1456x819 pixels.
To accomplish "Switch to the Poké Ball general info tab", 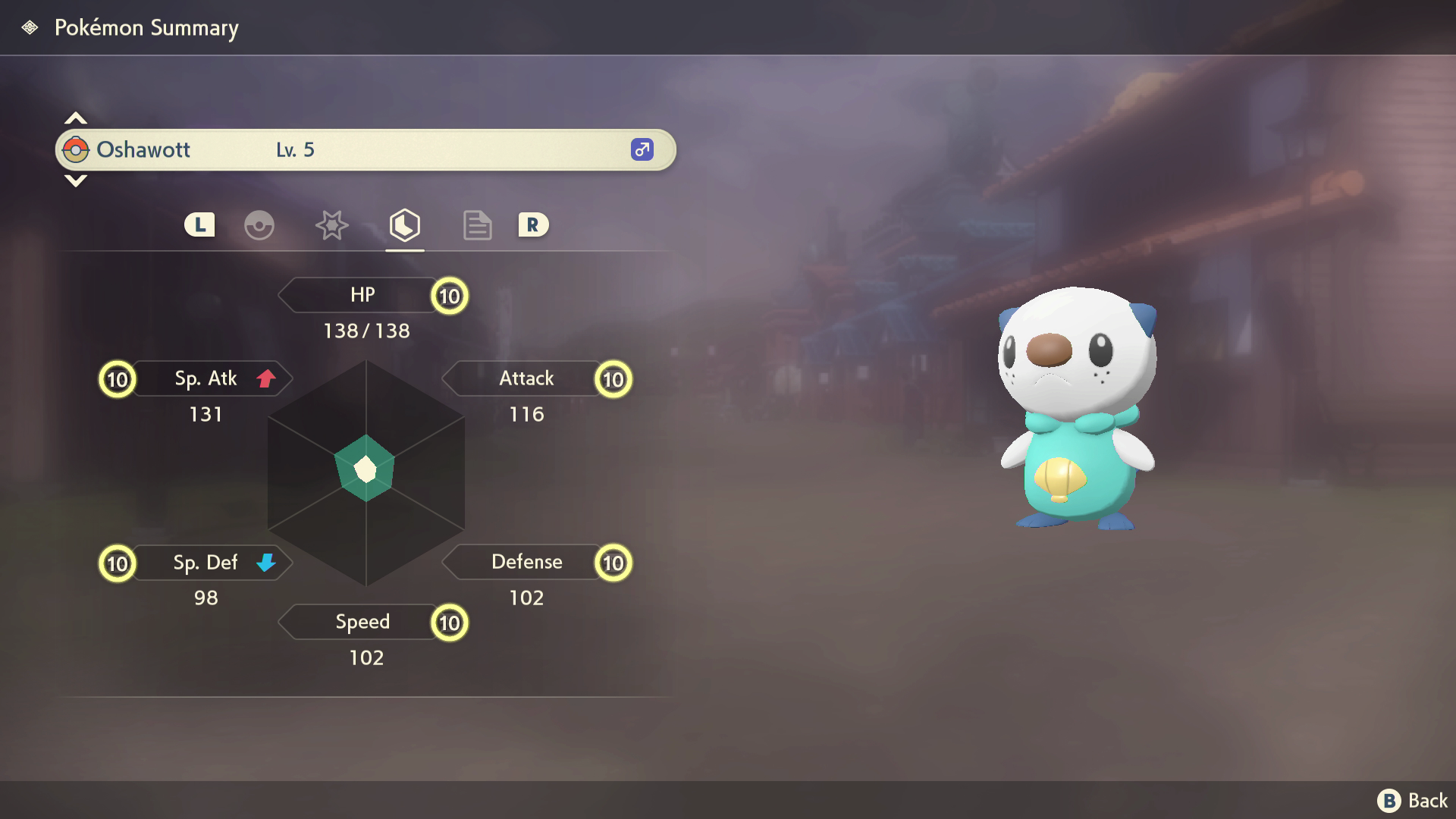I will [259, 225].
